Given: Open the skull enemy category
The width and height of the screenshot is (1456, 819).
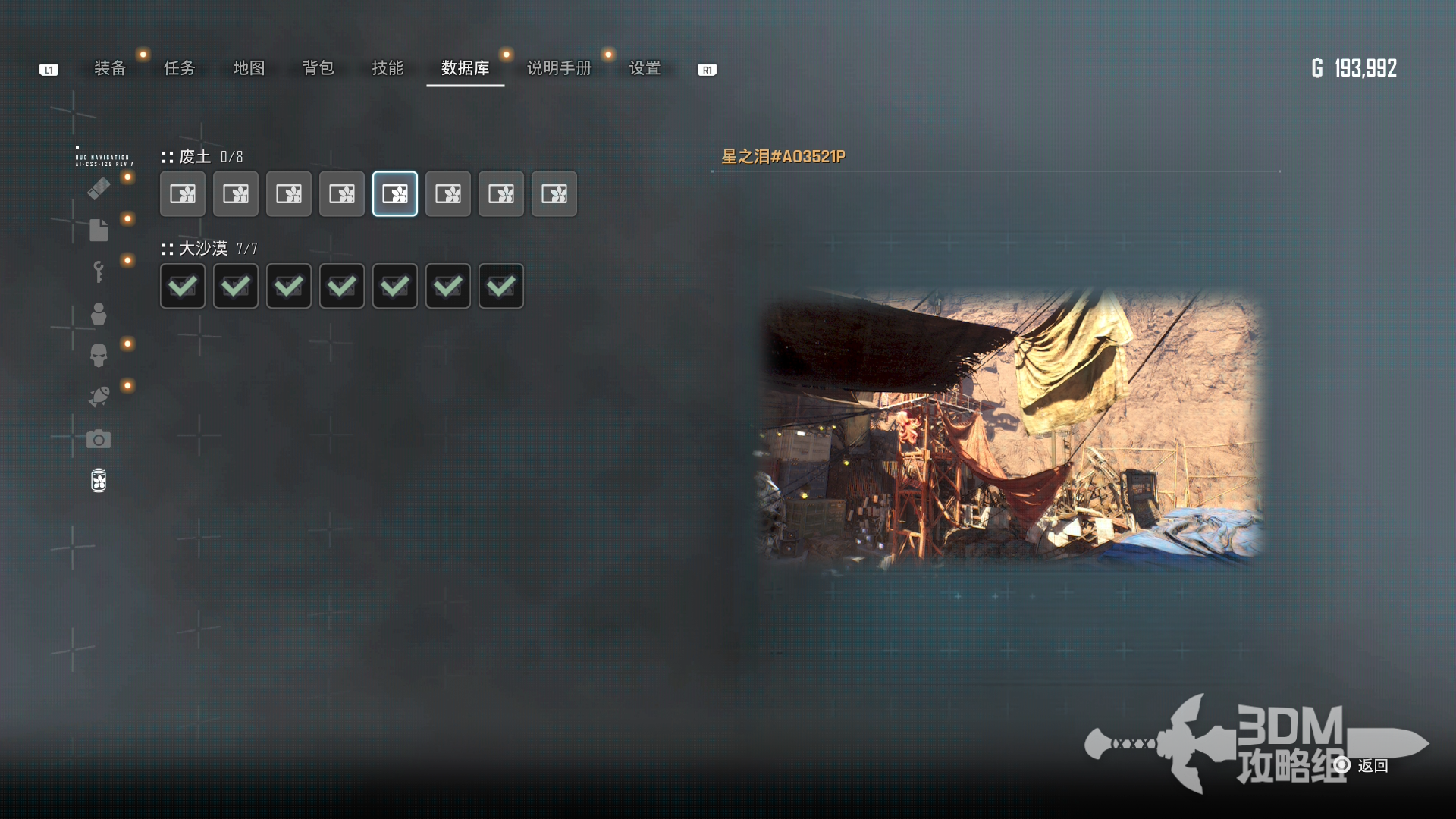Looking at the screenshot, I should [99, 355].
